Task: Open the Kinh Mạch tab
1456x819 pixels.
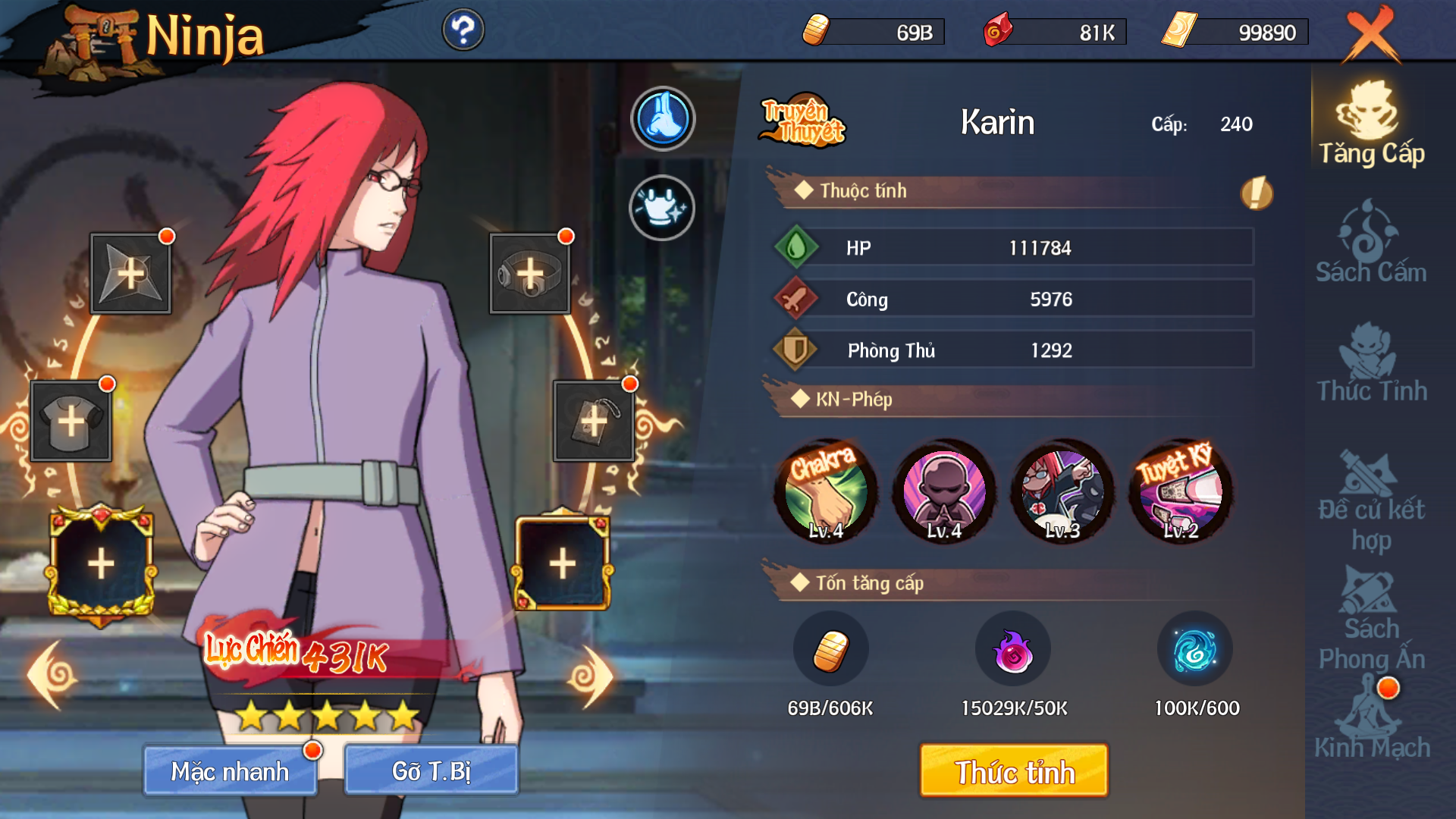Action: pyautogui.click(x=1371, y=720)
